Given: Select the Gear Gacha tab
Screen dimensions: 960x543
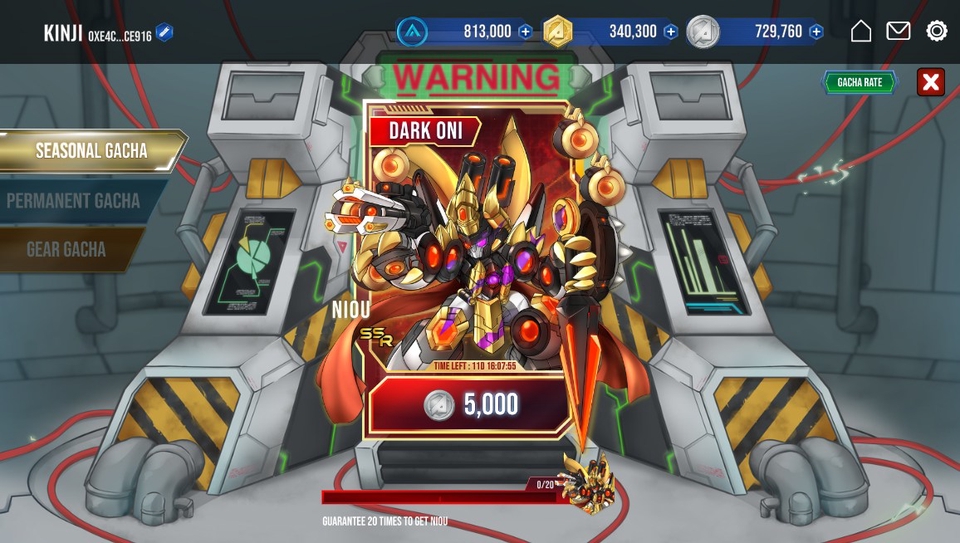Looking at the screenshot, I should 66,249.
